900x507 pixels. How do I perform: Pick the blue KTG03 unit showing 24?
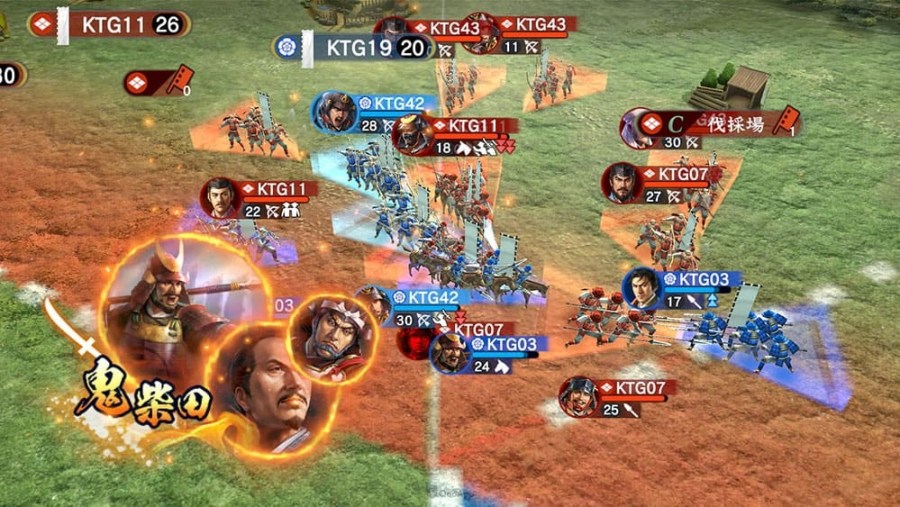(502, 346)
